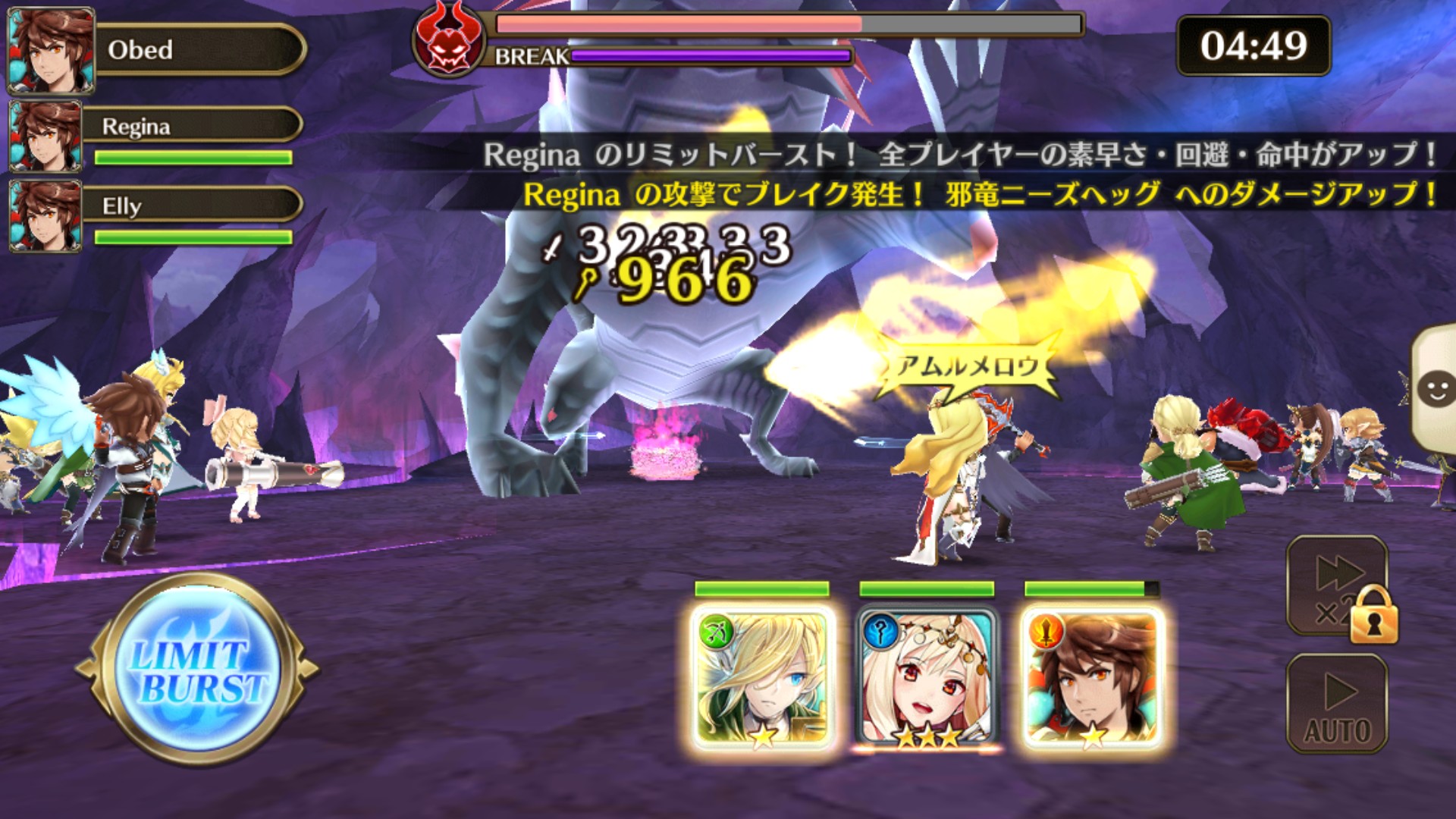Choose the white-haired mage unit card
This screenshot has height=819, width=1456.
[927, 678]
